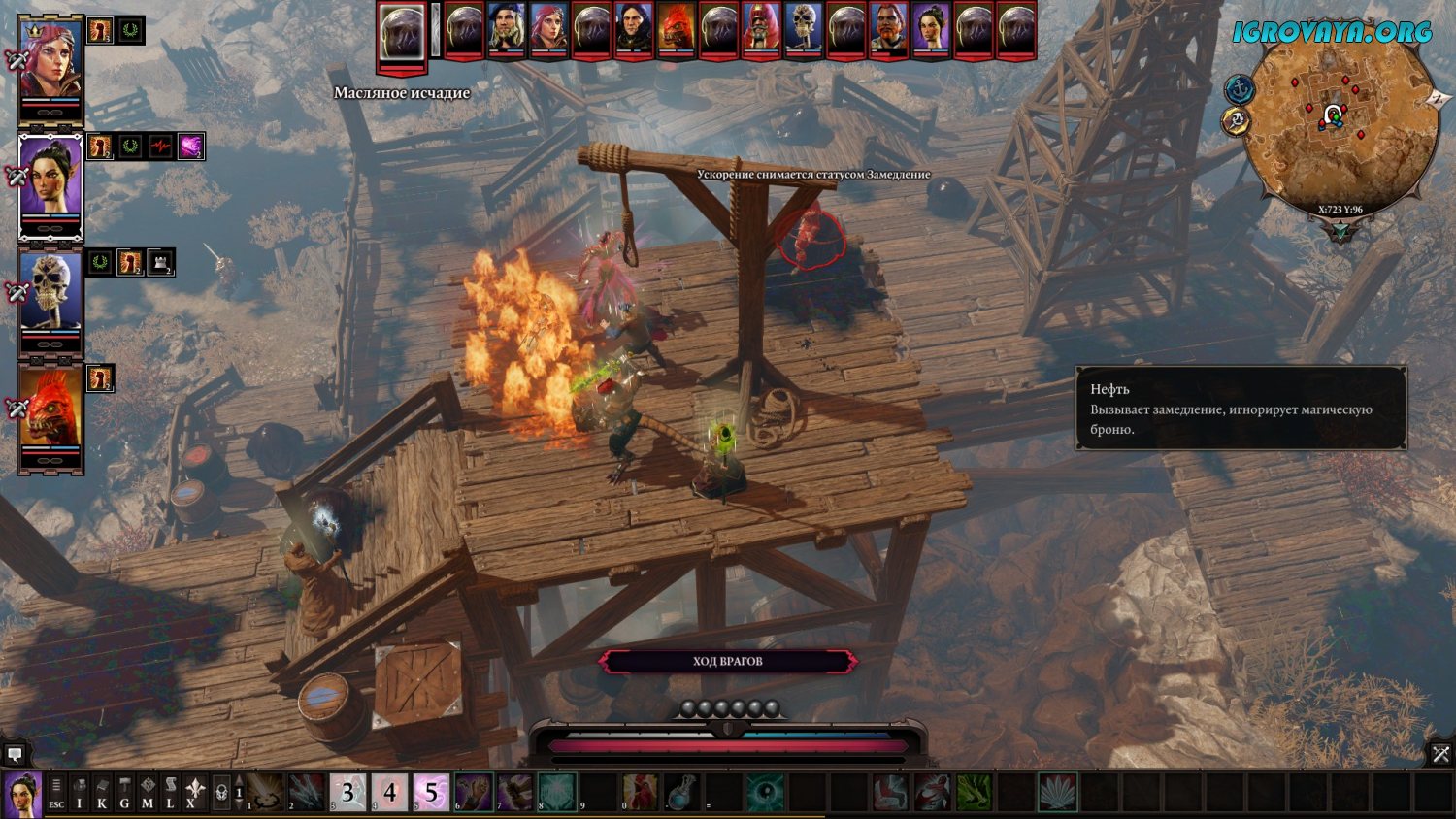Click the minimap in the corner
The height and width of the screenshot is (819, 1456).
click(x=1340, y=122)
